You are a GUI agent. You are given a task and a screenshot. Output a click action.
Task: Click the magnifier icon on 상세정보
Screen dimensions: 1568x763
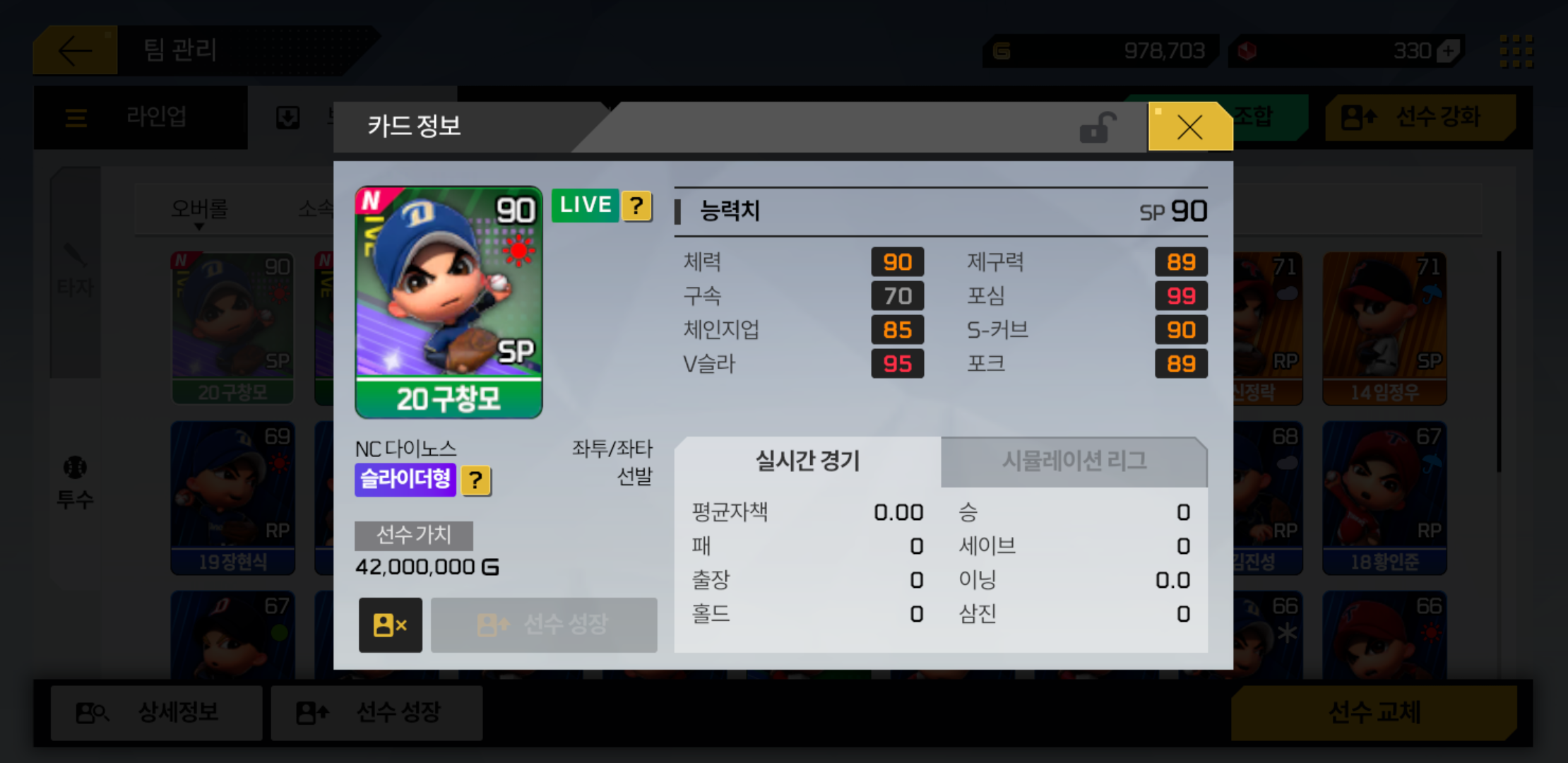pos(90,713)
